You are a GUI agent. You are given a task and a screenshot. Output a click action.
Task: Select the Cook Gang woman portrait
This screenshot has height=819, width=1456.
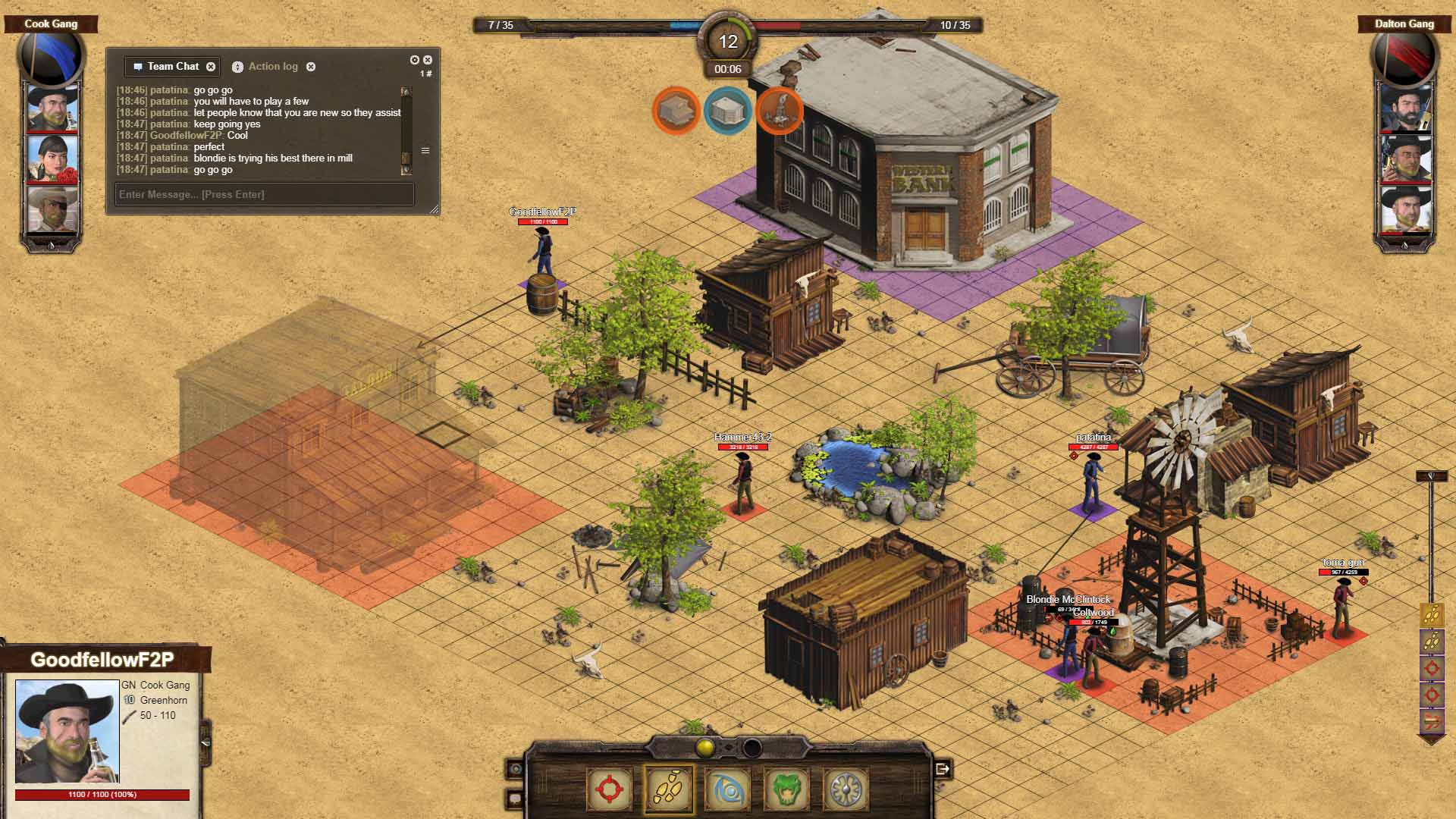click(x=52, y=158)
